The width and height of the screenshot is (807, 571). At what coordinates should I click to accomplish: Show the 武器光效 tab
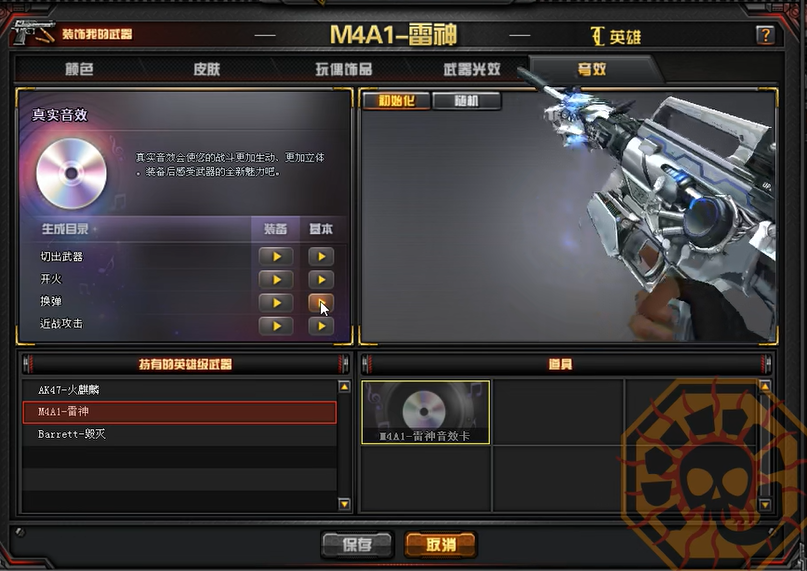point(472,69)
